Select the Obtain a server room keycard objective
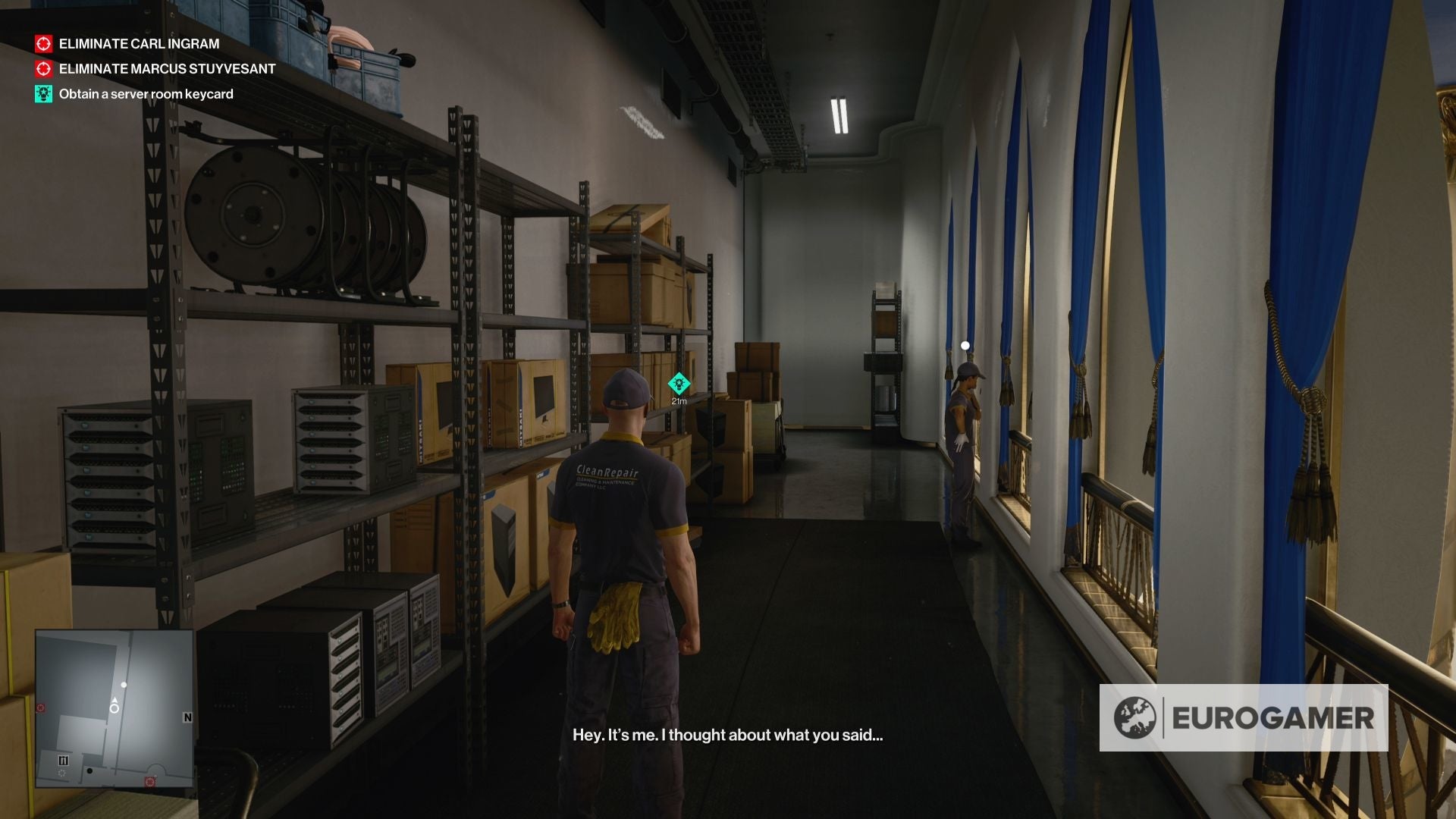 tap(146, 94)
